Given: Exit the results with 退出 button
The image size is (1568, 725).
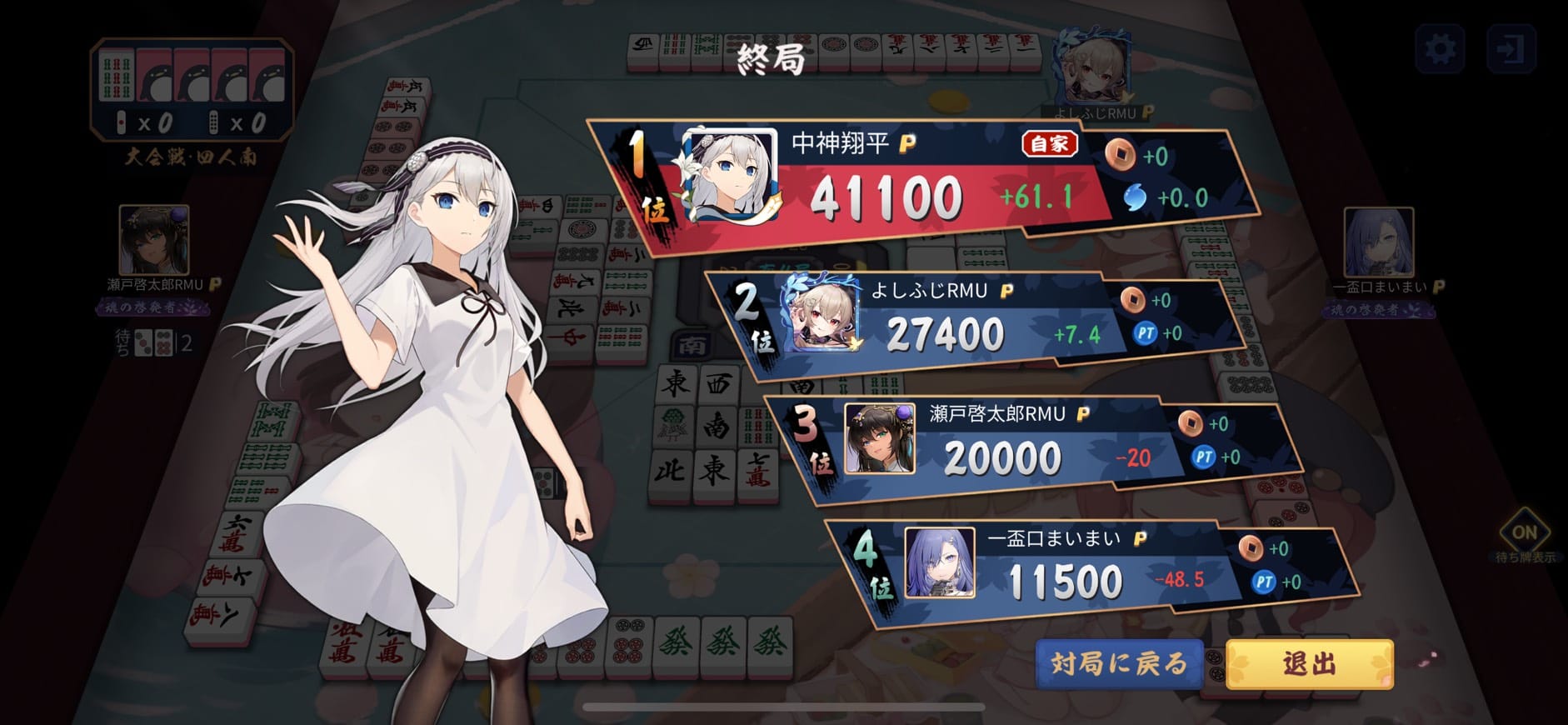Looking at the screenshot, I should (1309, 664).
